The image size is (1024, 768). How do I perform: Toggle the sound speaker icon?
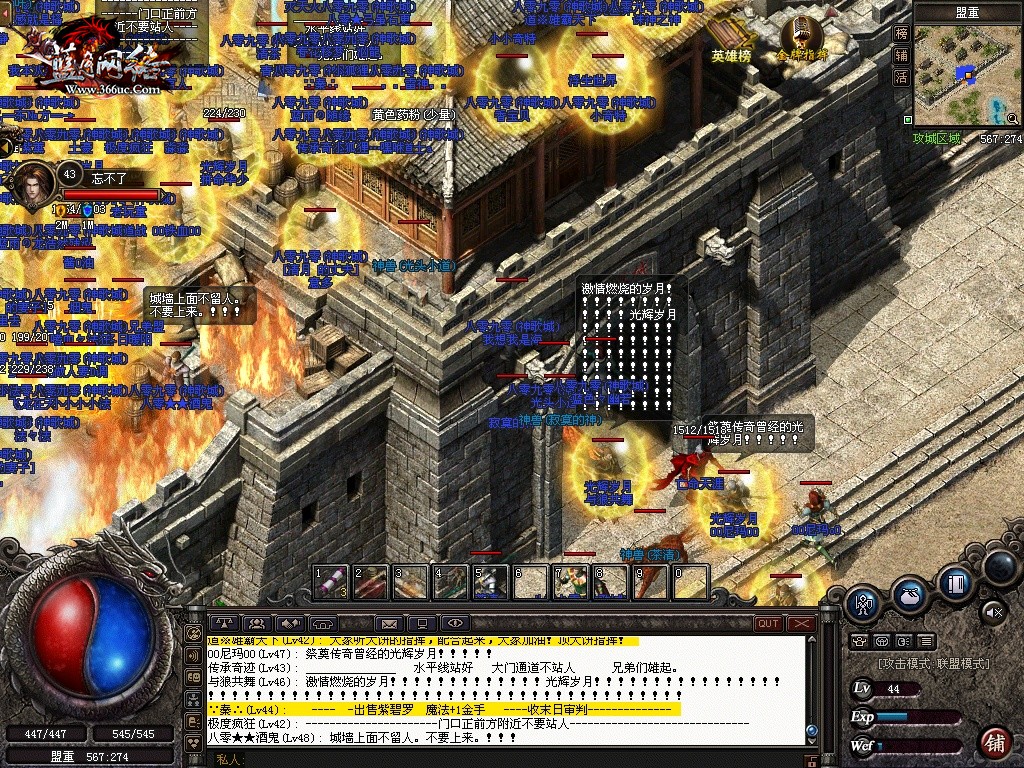pos(994,610)
